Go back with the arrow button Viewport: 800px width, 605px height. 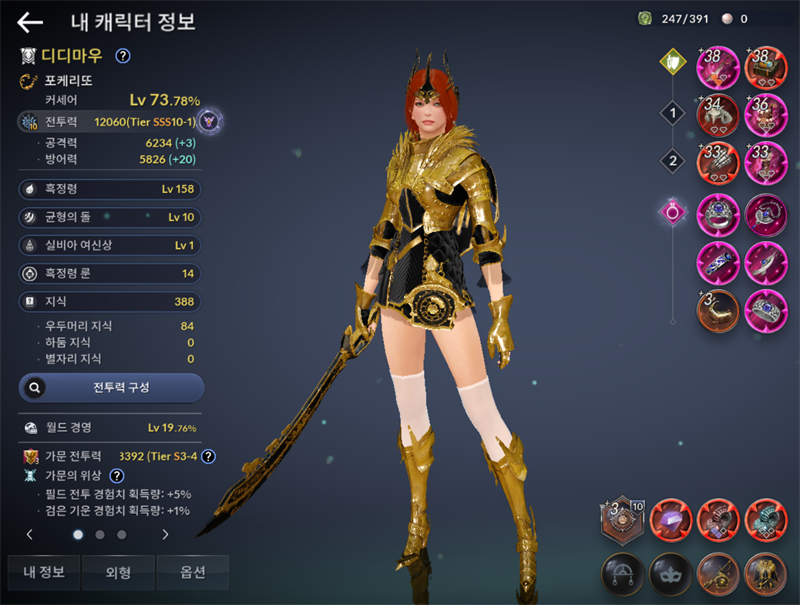click(x=30, y=22)
